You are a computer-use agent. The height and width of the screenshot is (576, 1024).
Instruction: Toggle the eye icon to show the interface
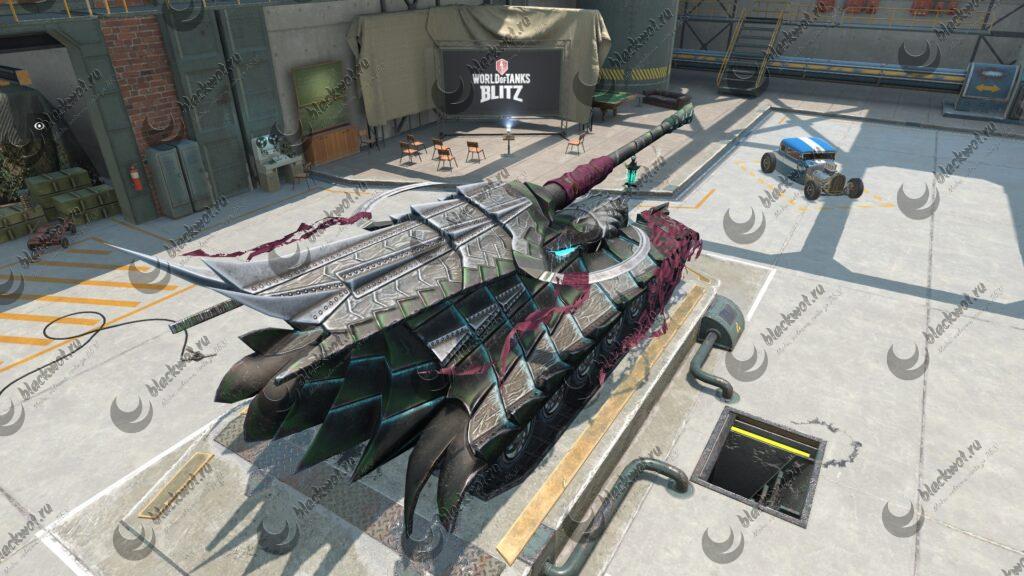pos(39,127)
